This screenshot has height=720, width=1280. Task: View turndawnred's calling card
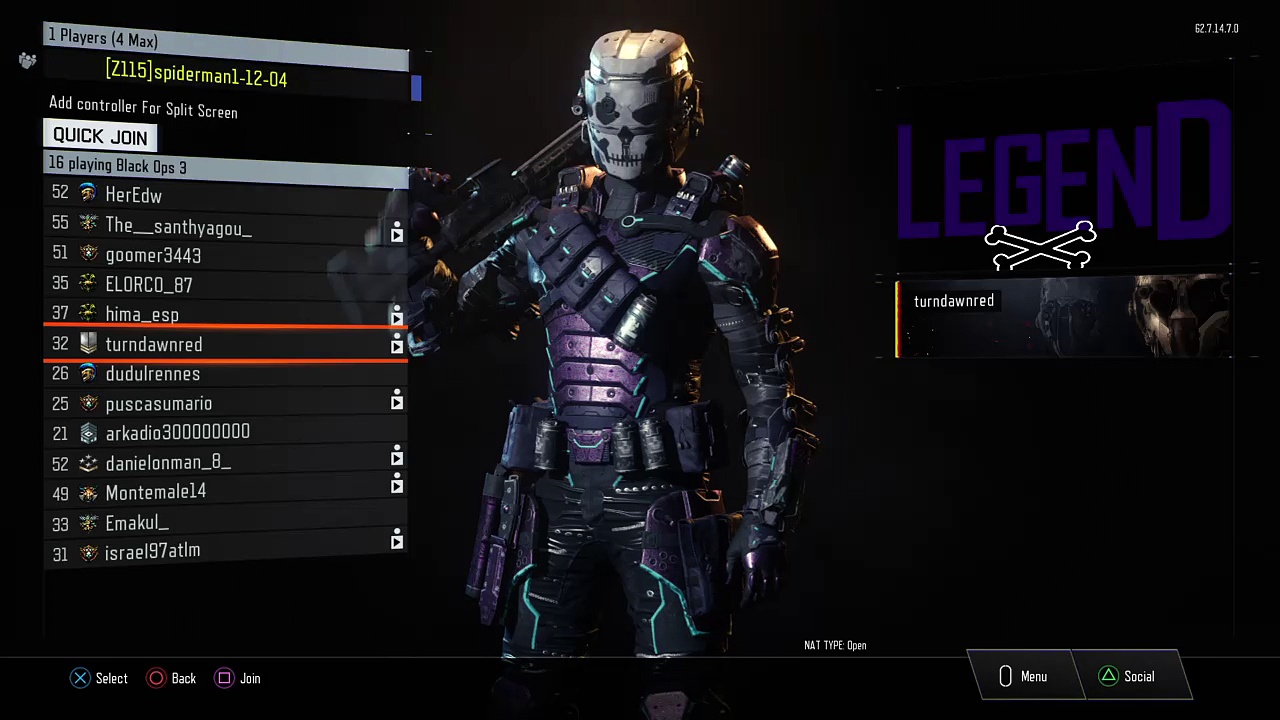[x=1063, y=318]
